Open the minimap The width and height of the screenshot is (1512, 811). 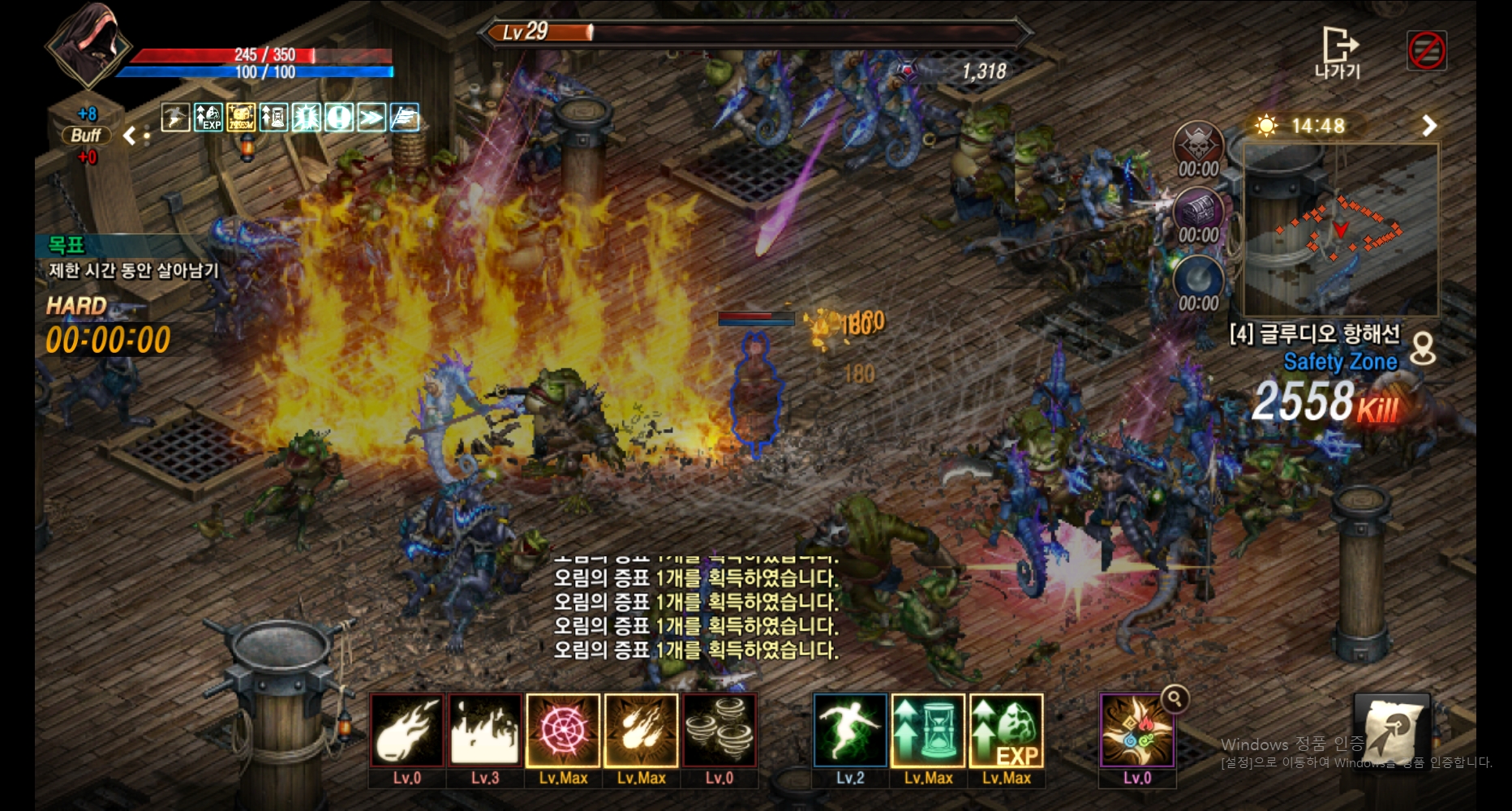[x=1341, y=230]
